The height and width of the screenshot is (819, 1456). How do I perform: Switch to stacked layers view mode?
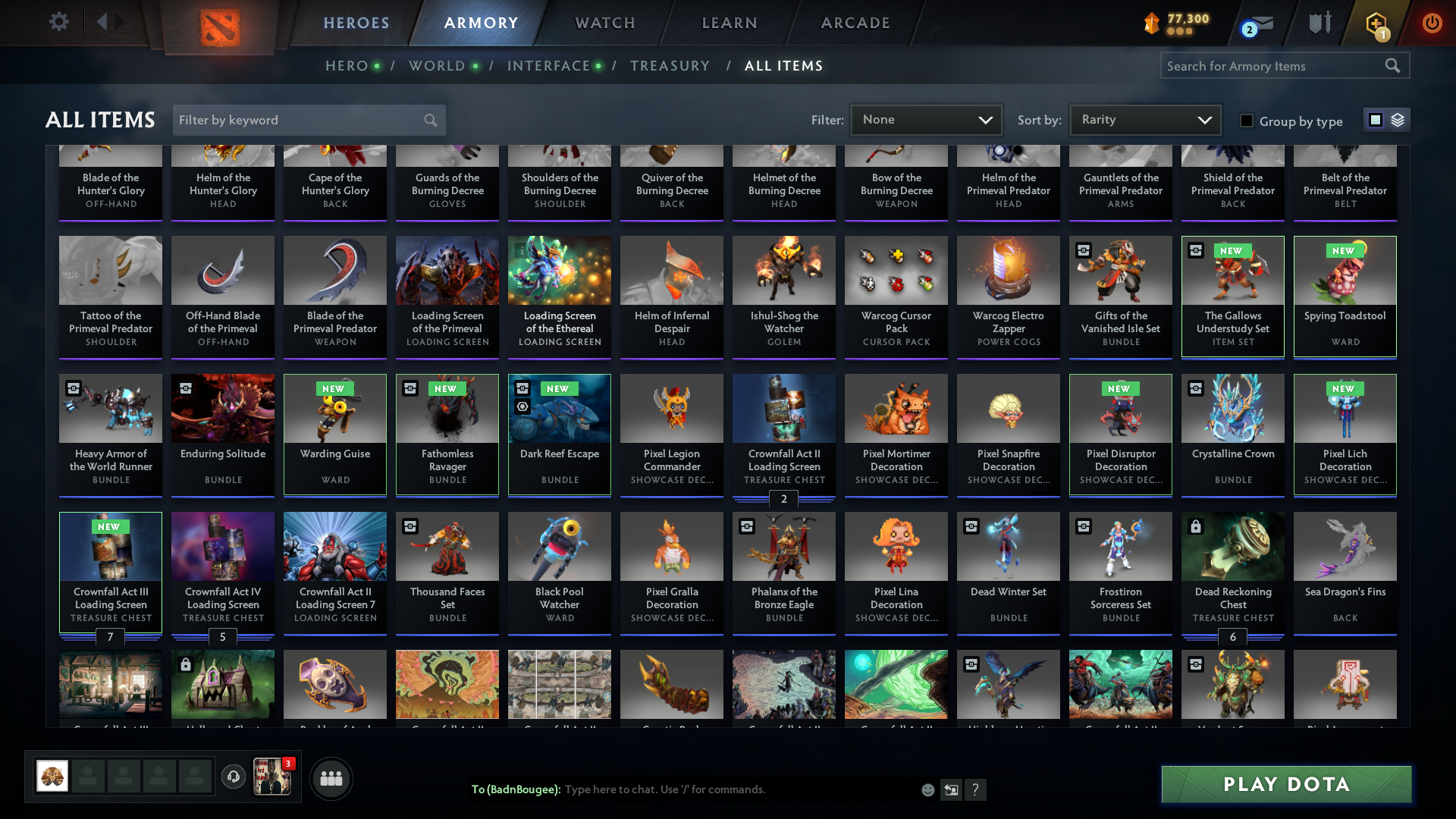(1397, 119)
